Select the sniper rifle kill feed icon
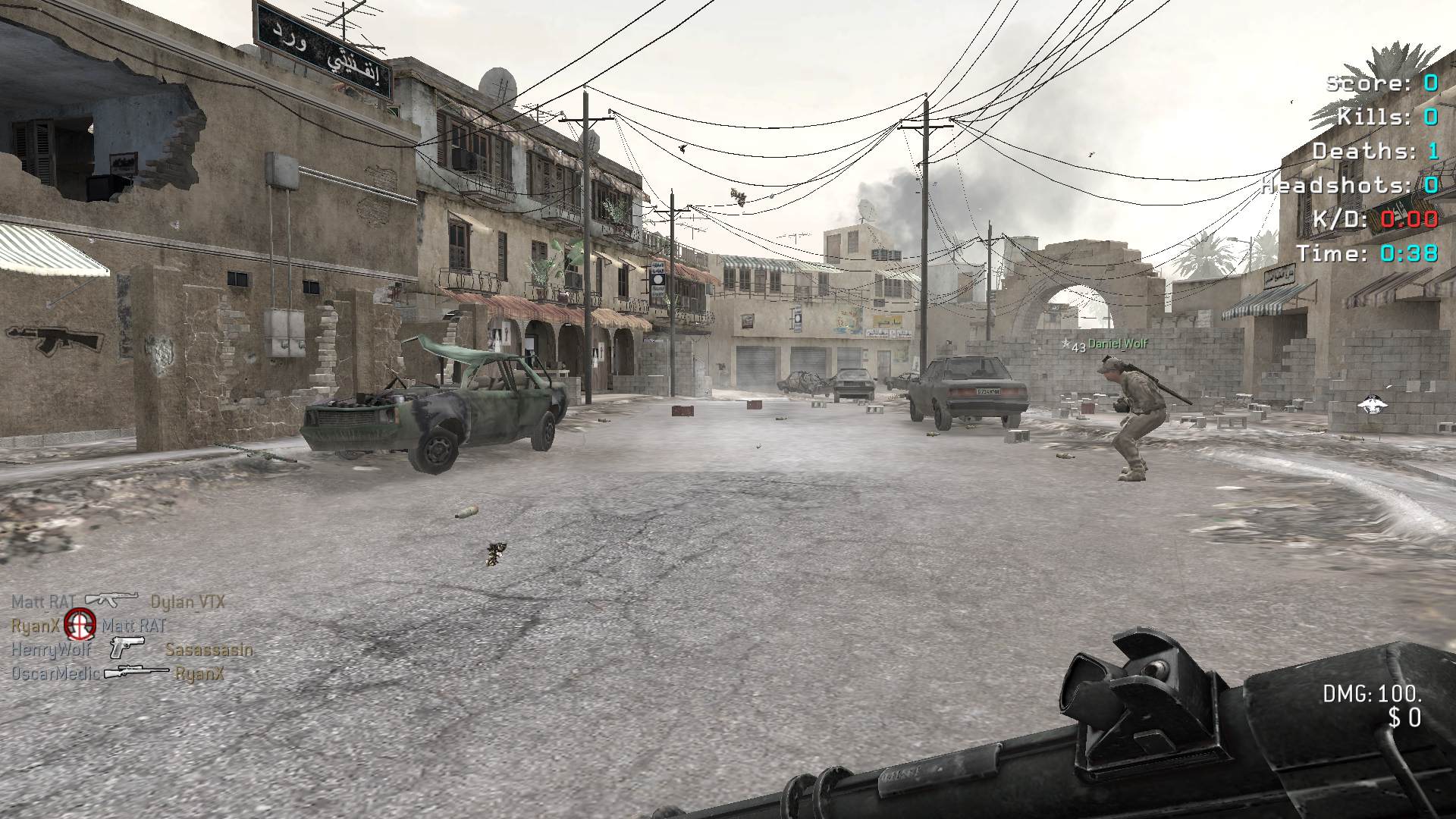 tap(136, 672)
